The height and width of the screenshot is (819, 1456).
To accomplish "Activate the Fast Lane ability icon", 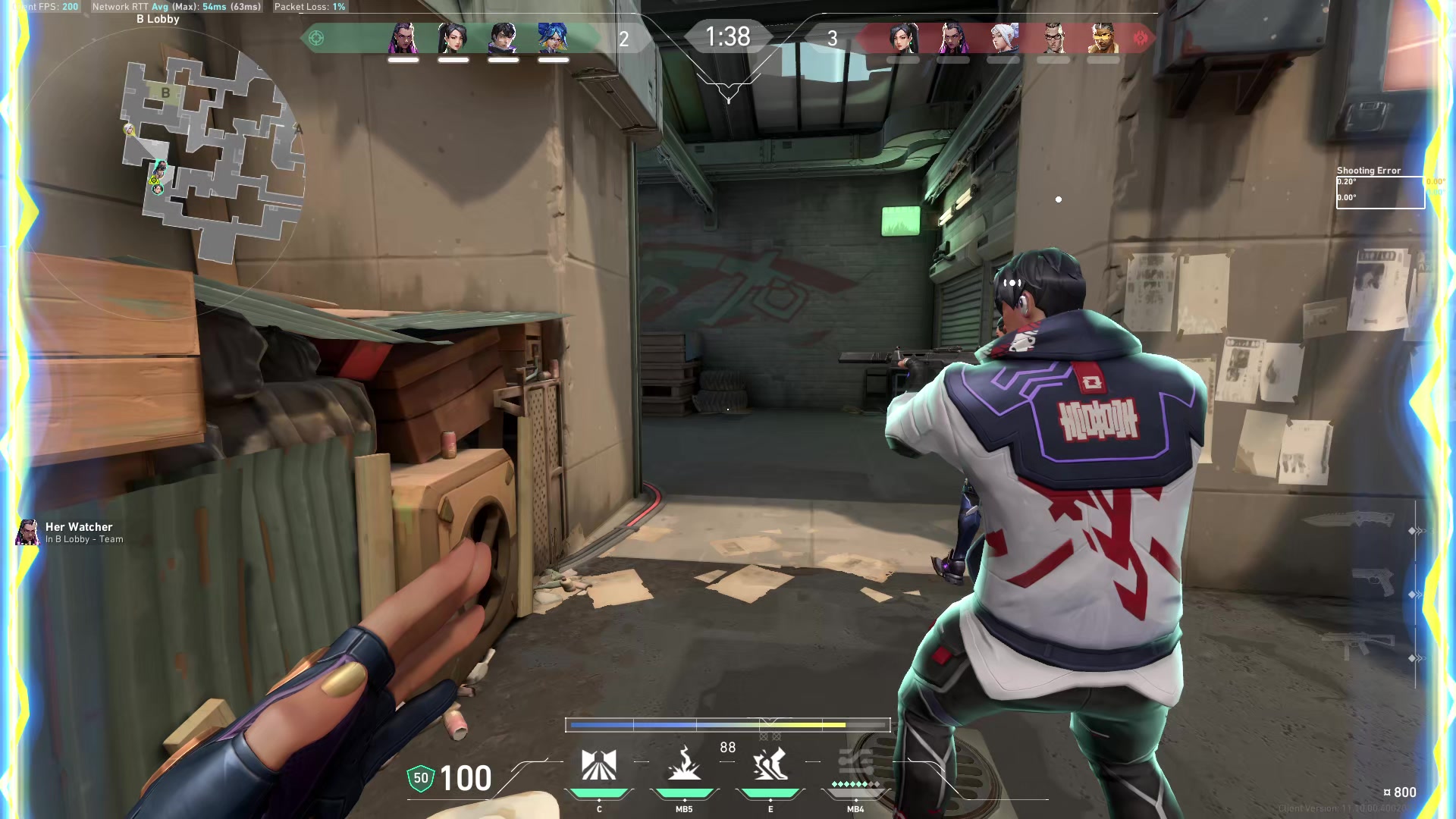I will (x=598, y=764).
